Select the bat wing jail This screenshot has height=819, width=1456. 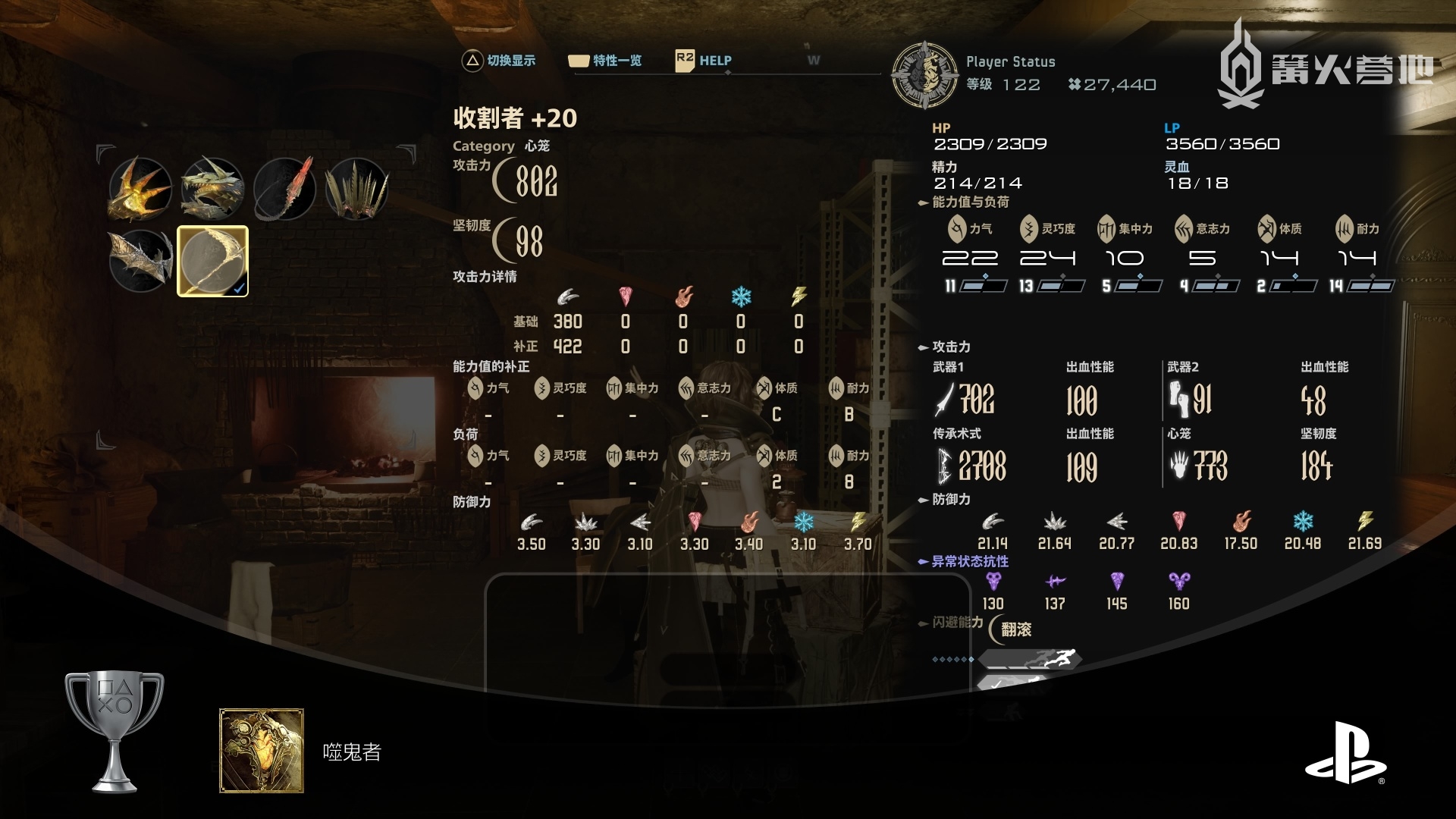point(140,261)
